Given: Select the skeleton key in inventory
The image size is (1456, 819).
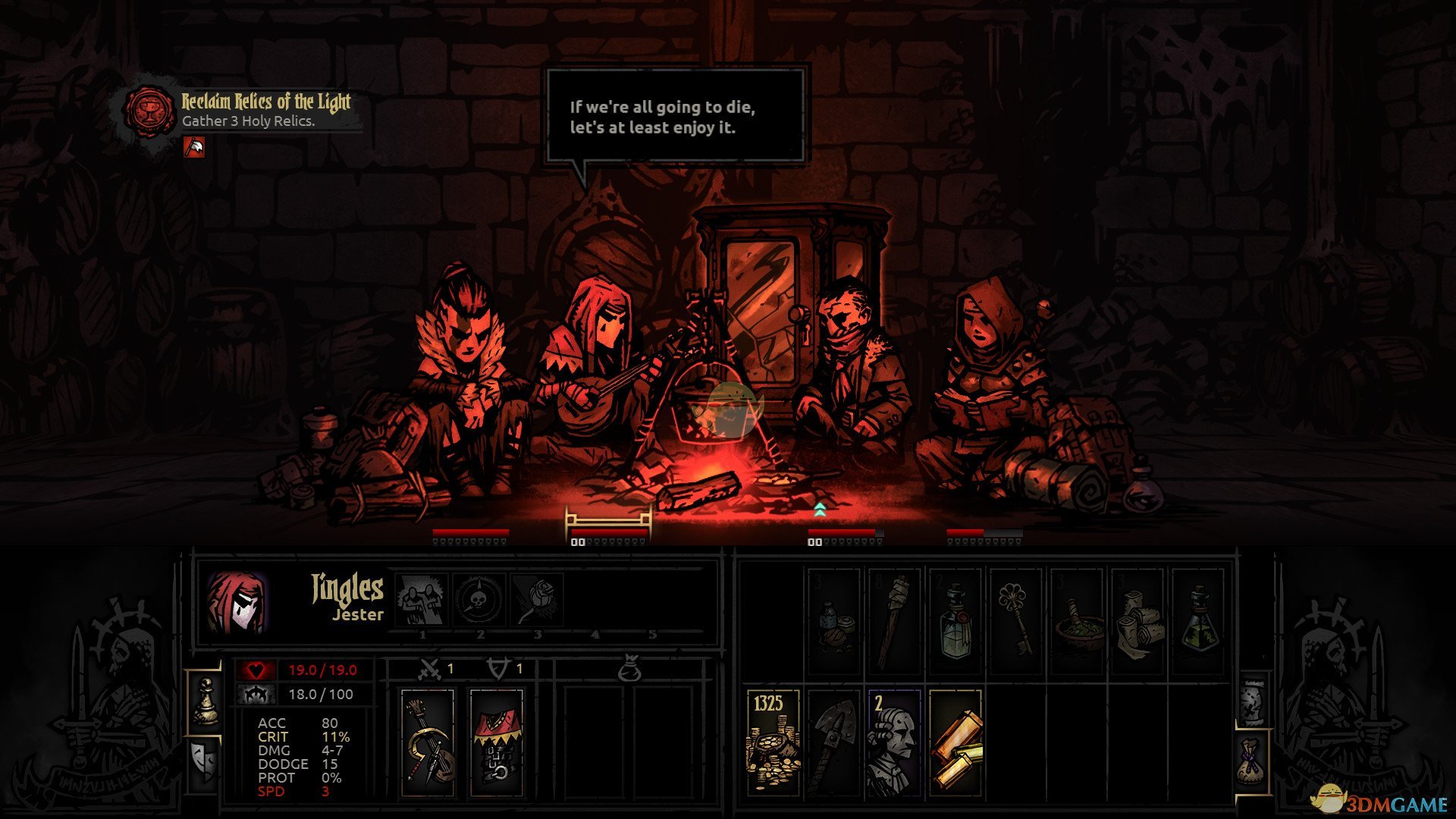Looking at the screenshot, I should coord(1015,622).
